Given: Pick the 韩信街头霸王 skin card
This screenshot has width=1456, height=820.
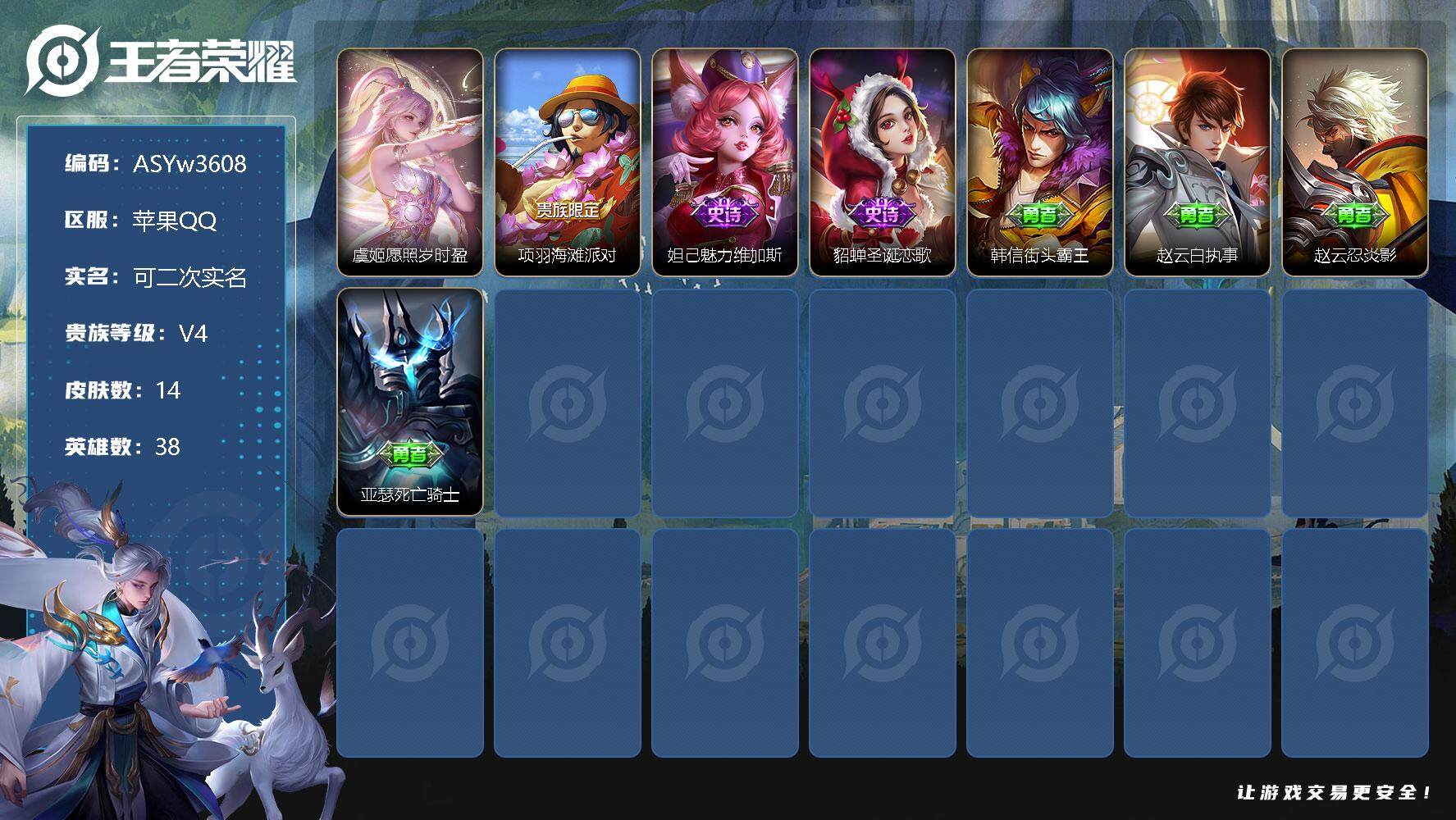Looking at the screenshot, I should [x=1040, y=162].
